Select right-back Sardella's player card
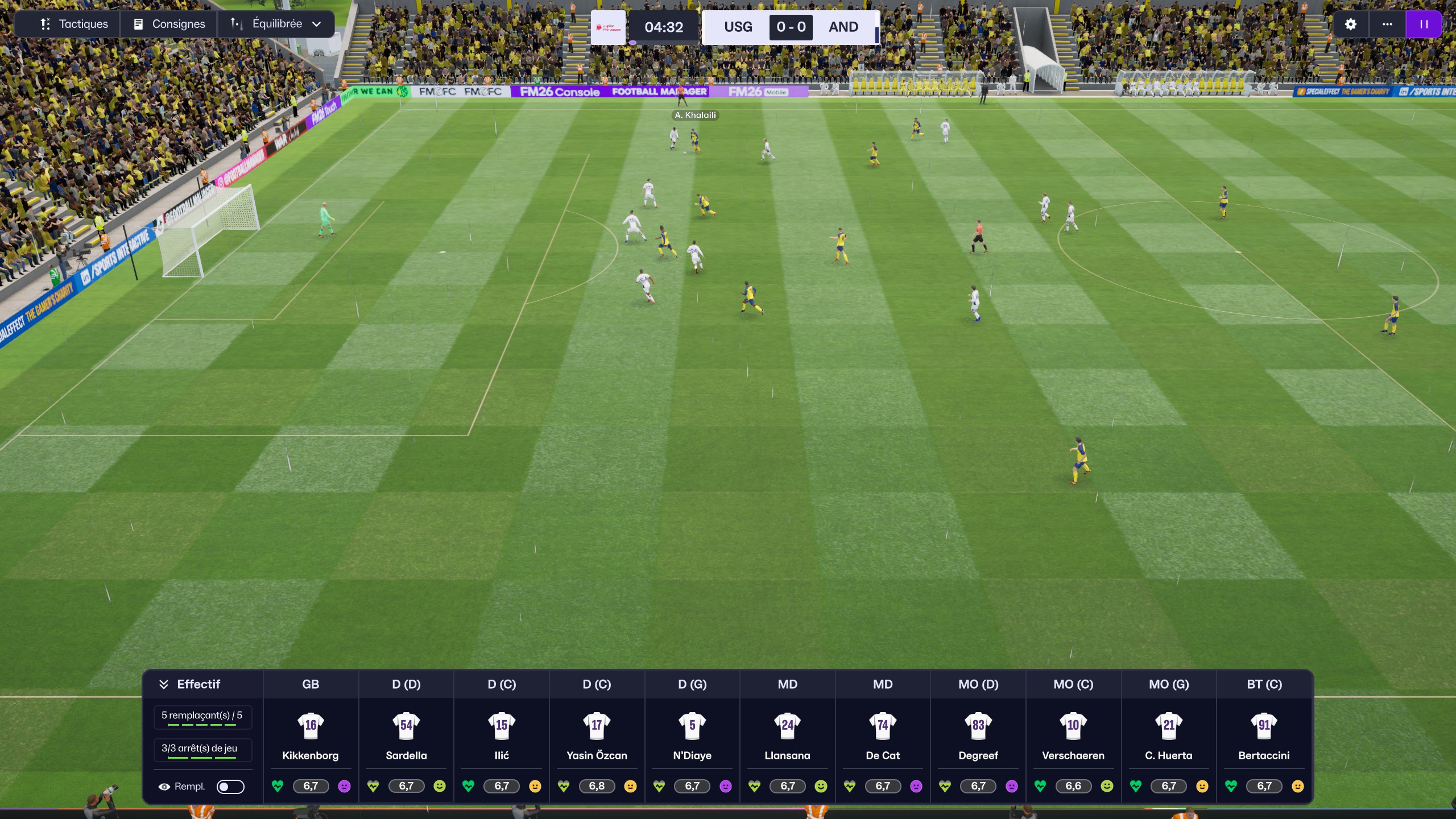The height and width of the screenshot is (819, 1456). click(x=406, y=737)
